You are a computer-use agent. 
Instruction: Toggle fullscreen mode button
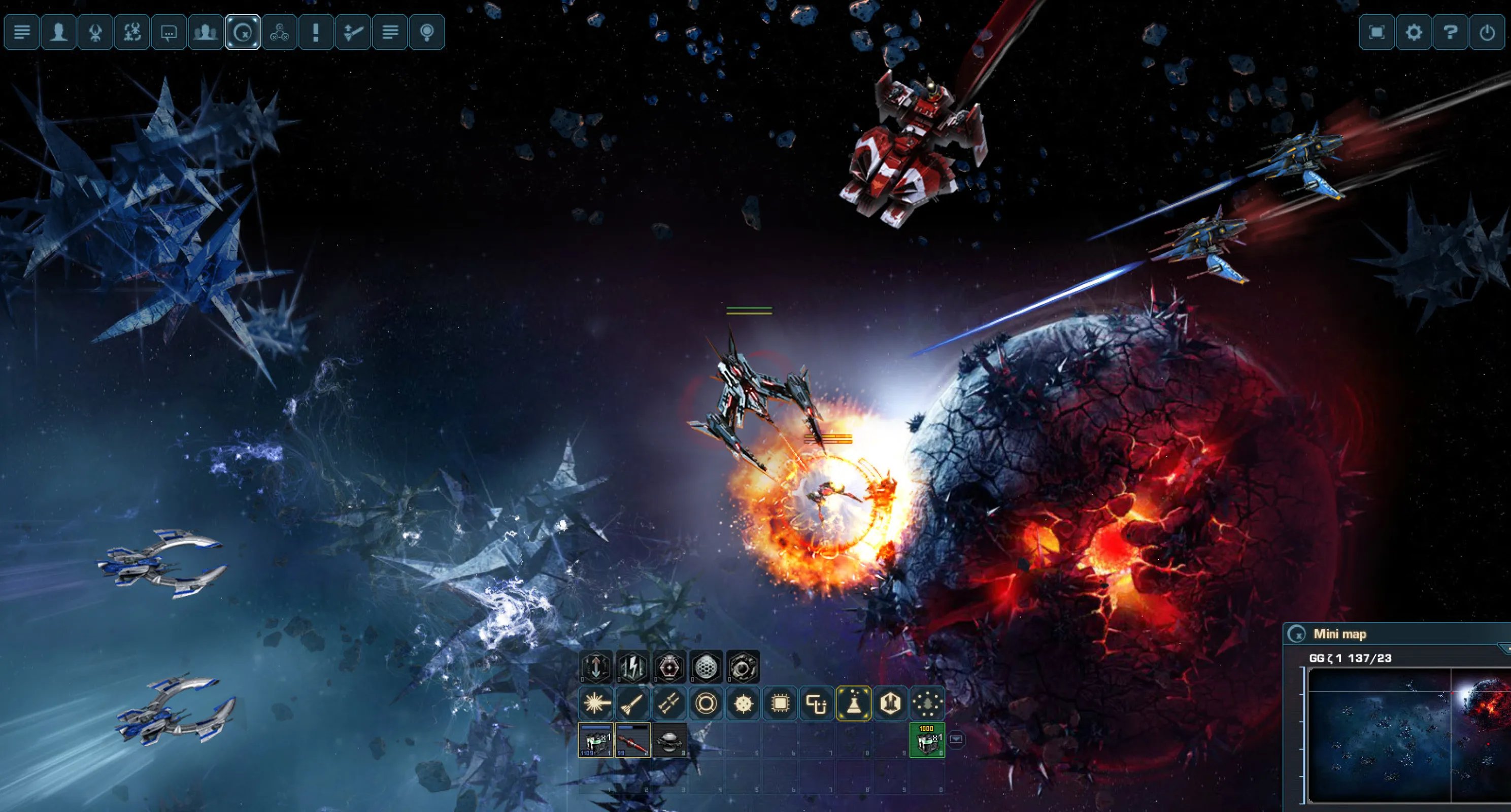[1376, 31]
